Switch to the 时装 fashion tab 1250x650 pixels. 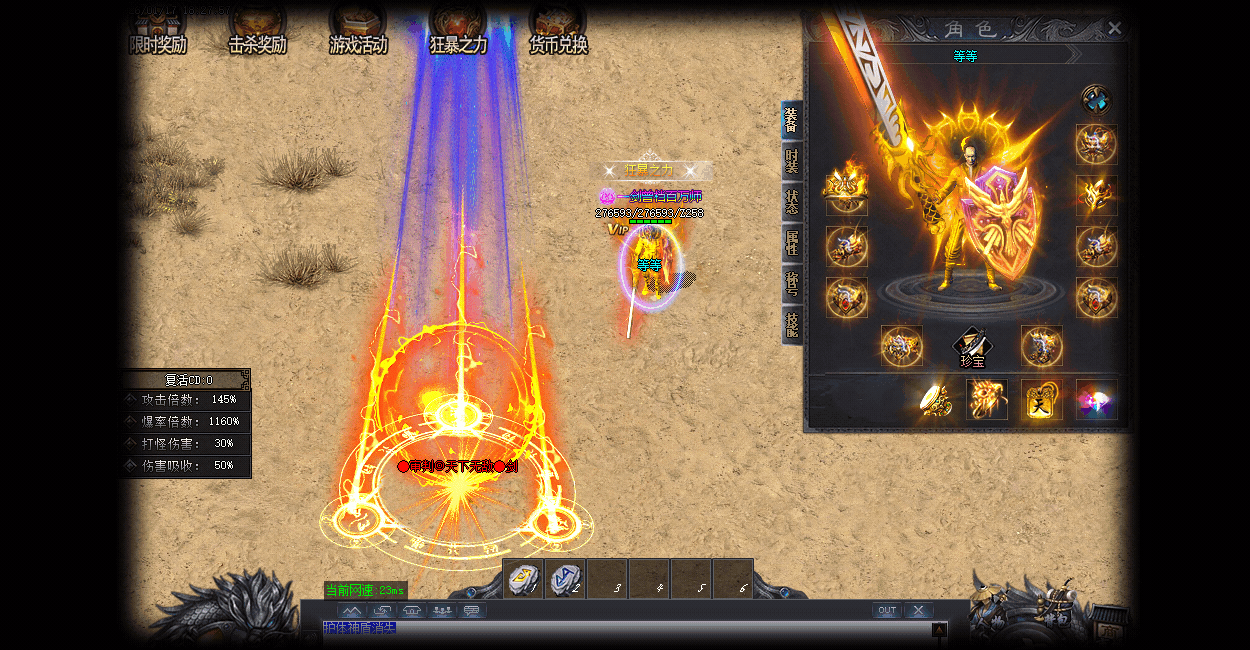792,161
